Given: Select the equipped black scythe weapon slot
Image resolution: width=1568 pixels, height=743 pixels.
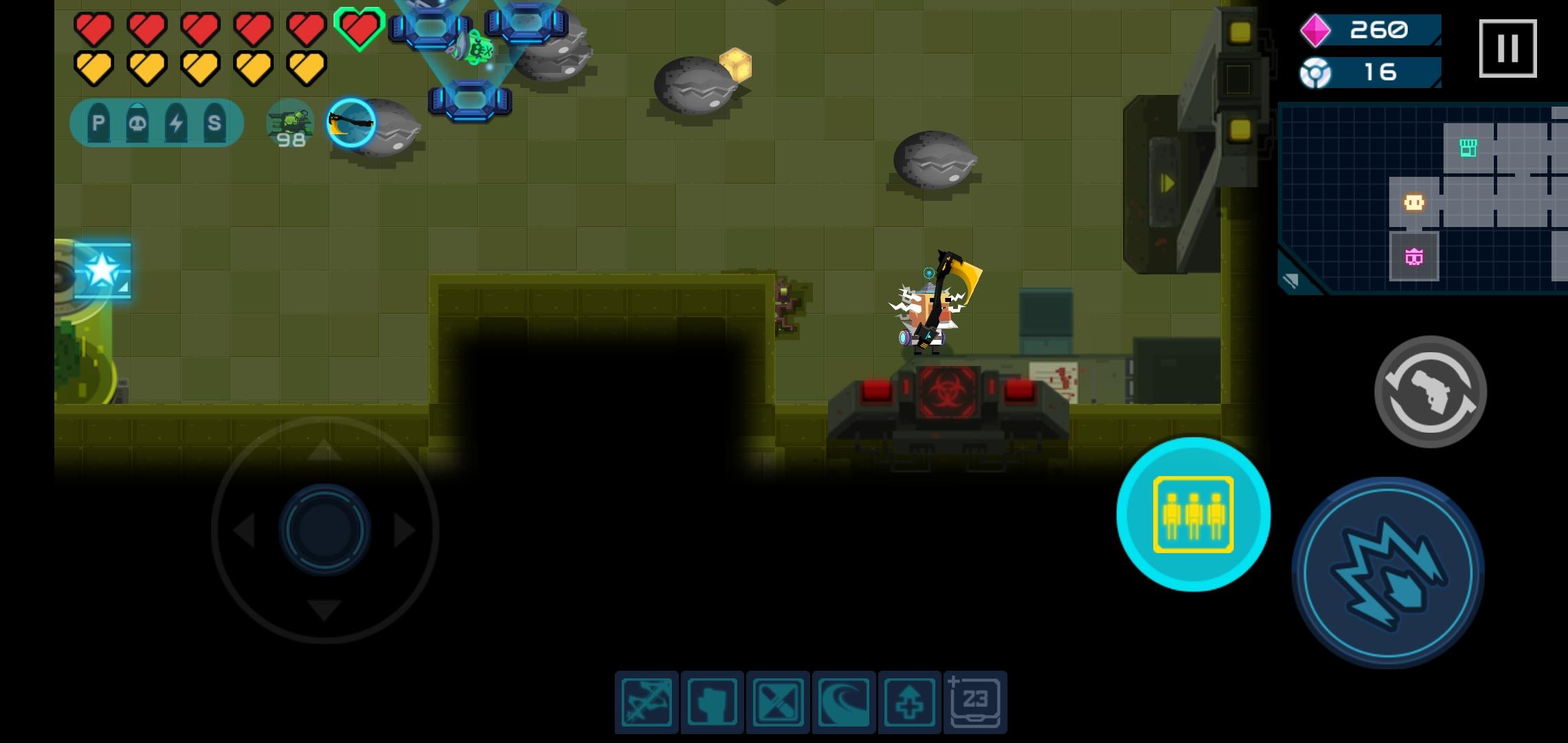Looking at the screenshot, I should (351, 122).
